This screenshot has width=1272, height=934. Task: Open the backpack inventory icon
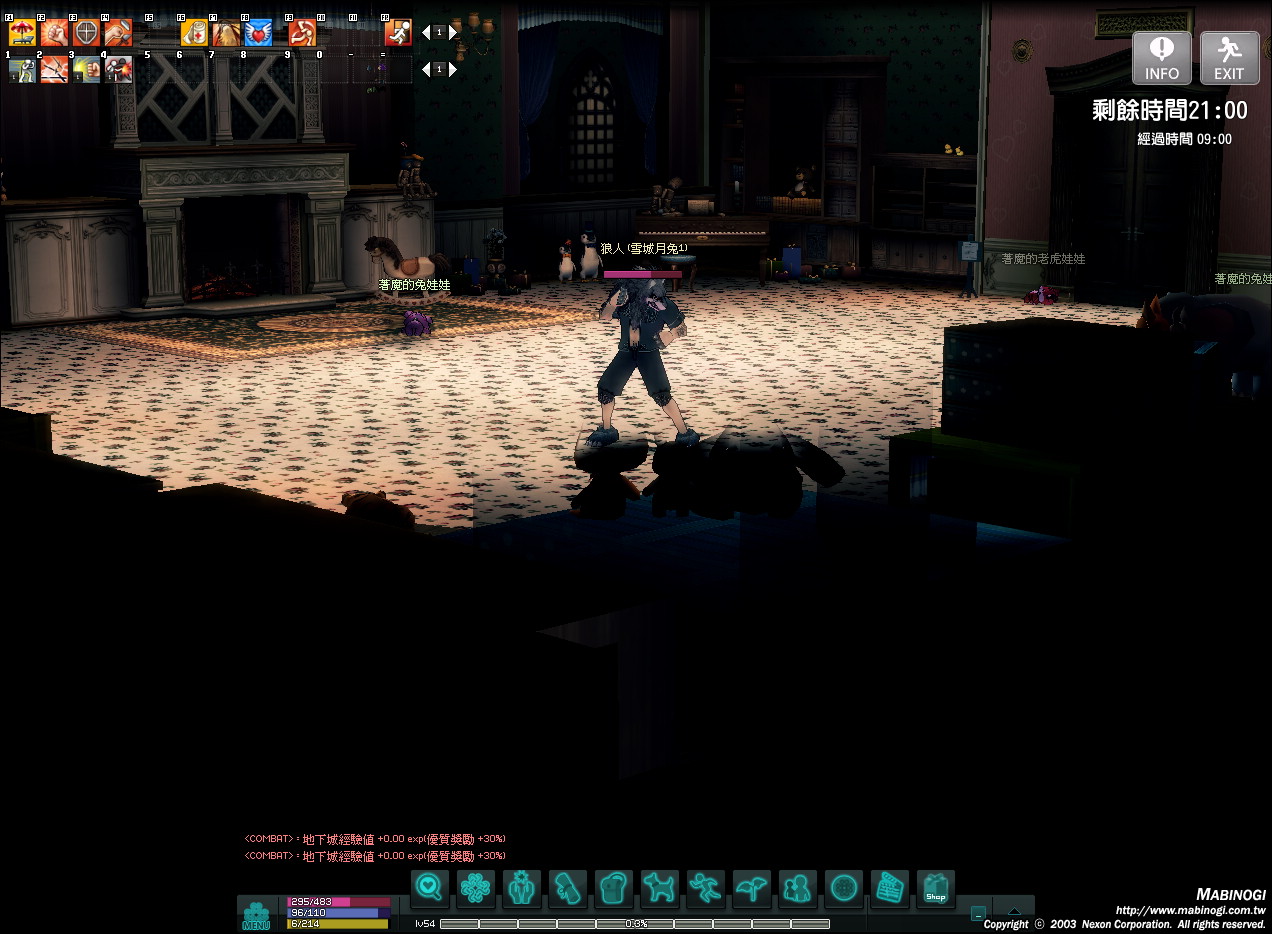[613, 888]
